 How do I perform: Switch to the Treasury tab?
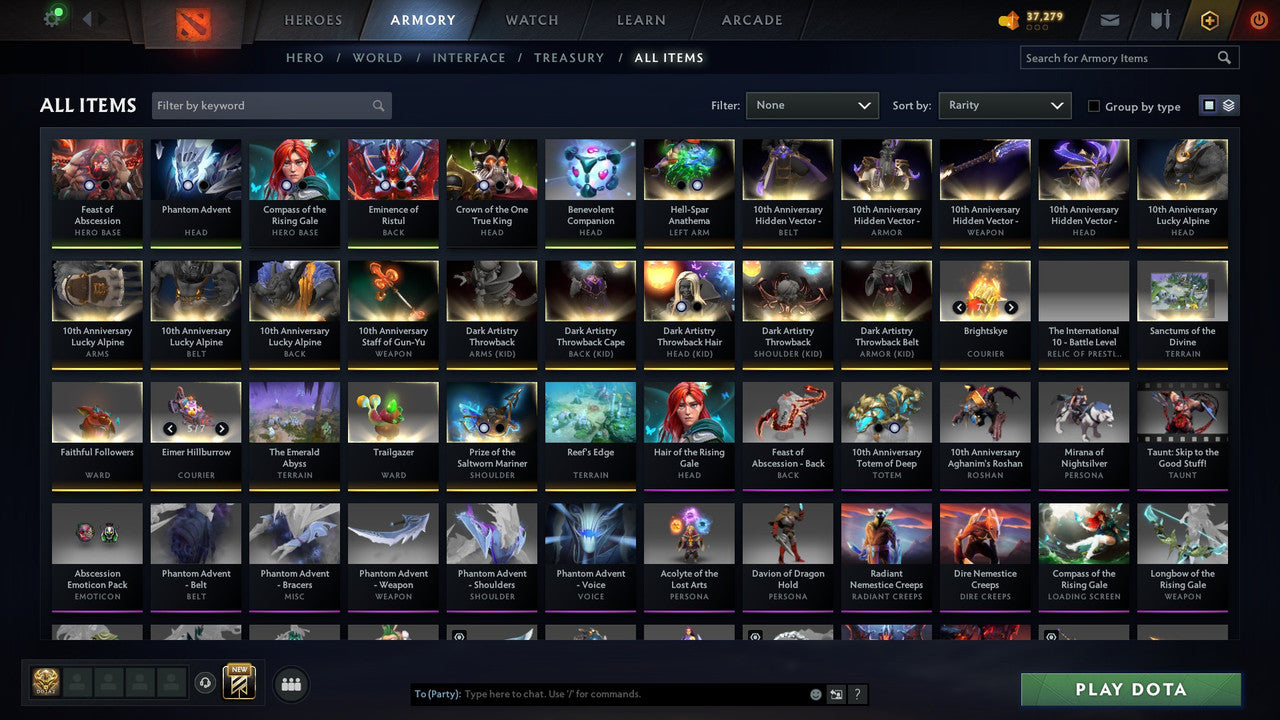point(568,57)
